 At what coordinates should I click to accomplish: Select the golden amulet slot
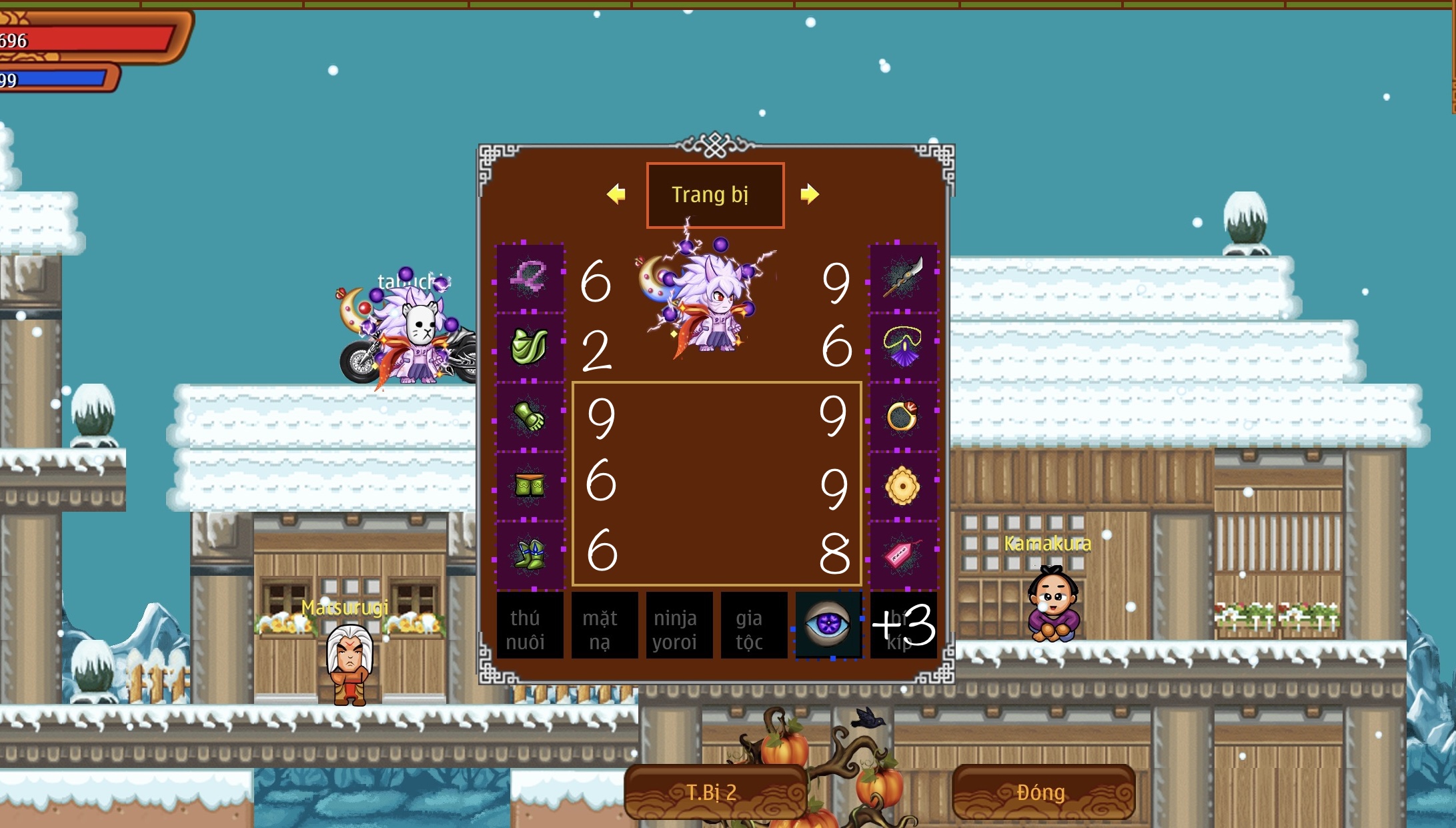[903, 486]
